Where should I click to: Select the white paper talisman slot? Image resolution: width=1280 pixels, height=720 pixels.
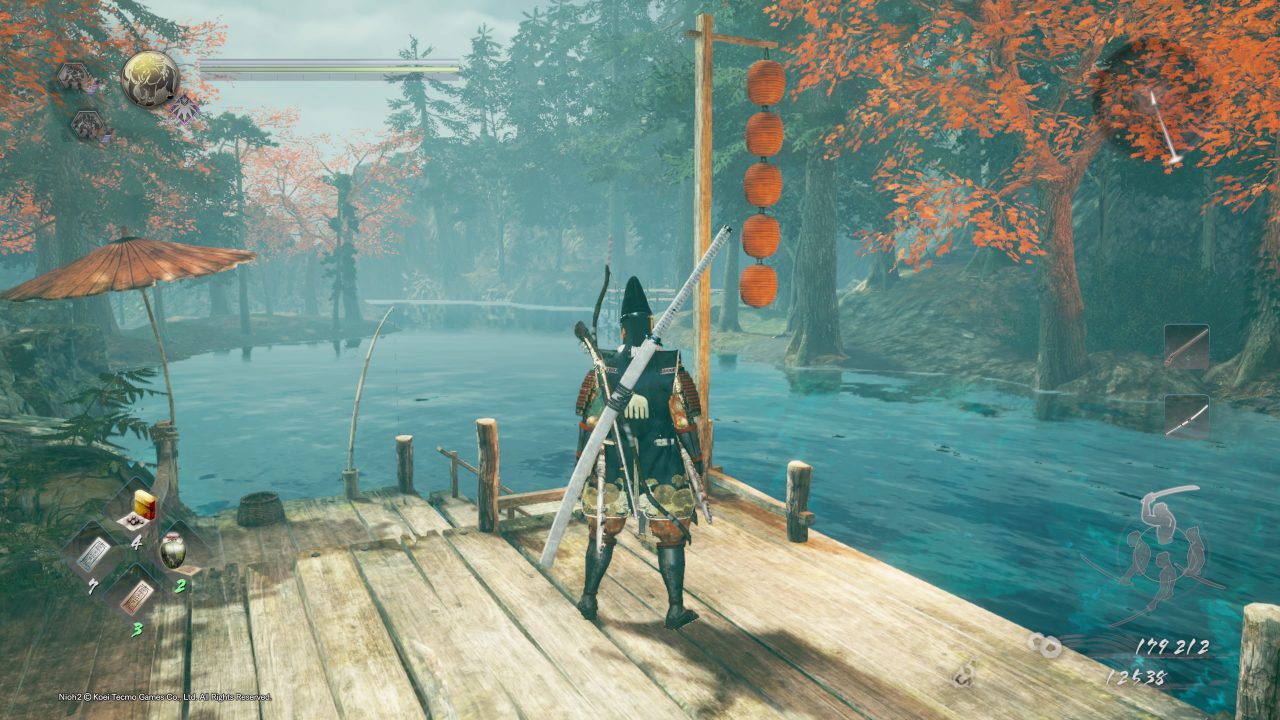[x=93, y=552]
